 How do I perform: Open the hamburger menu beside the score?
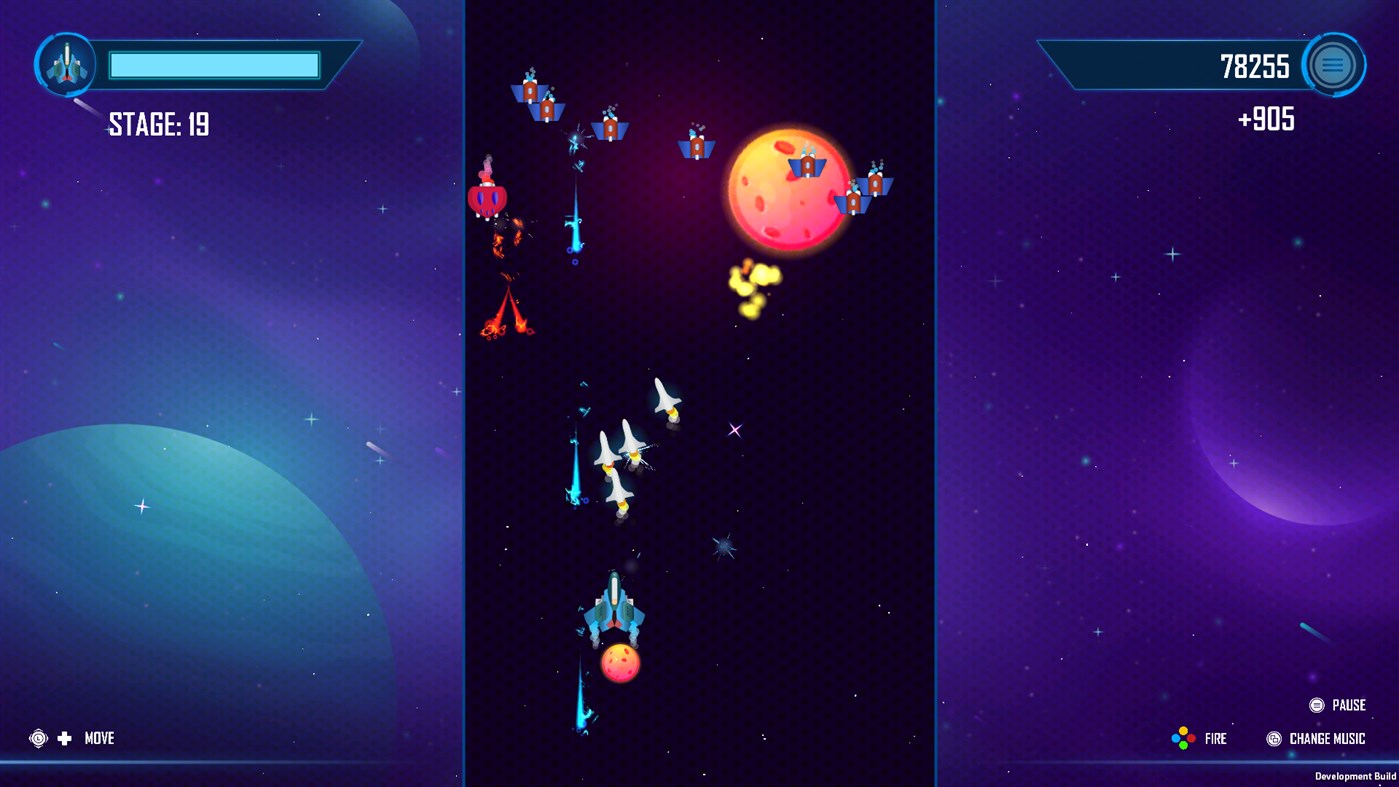(1333, 64)
